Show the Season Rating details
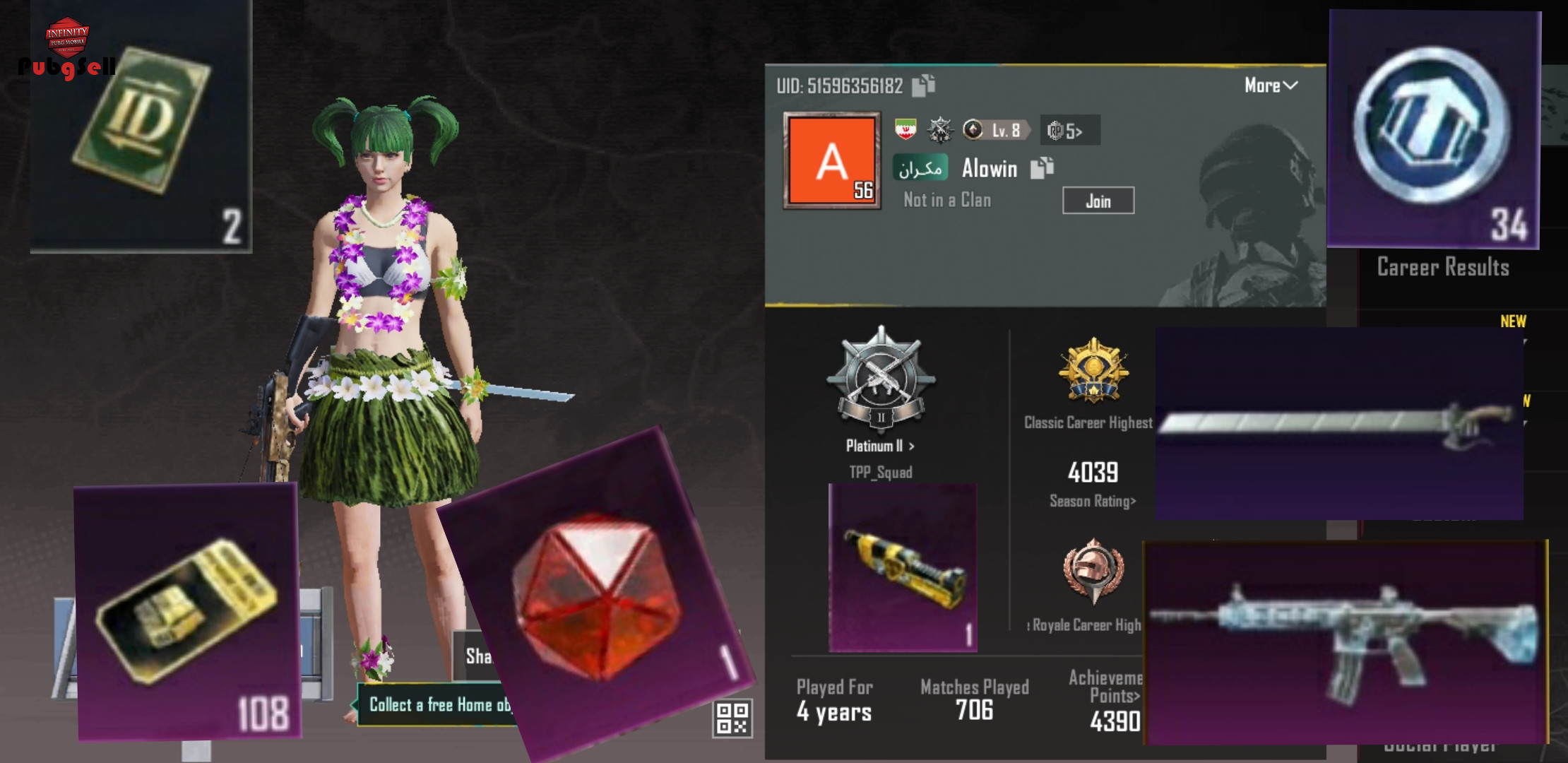The width and height of the screenshot is (1568, 763). [1092, 501]
